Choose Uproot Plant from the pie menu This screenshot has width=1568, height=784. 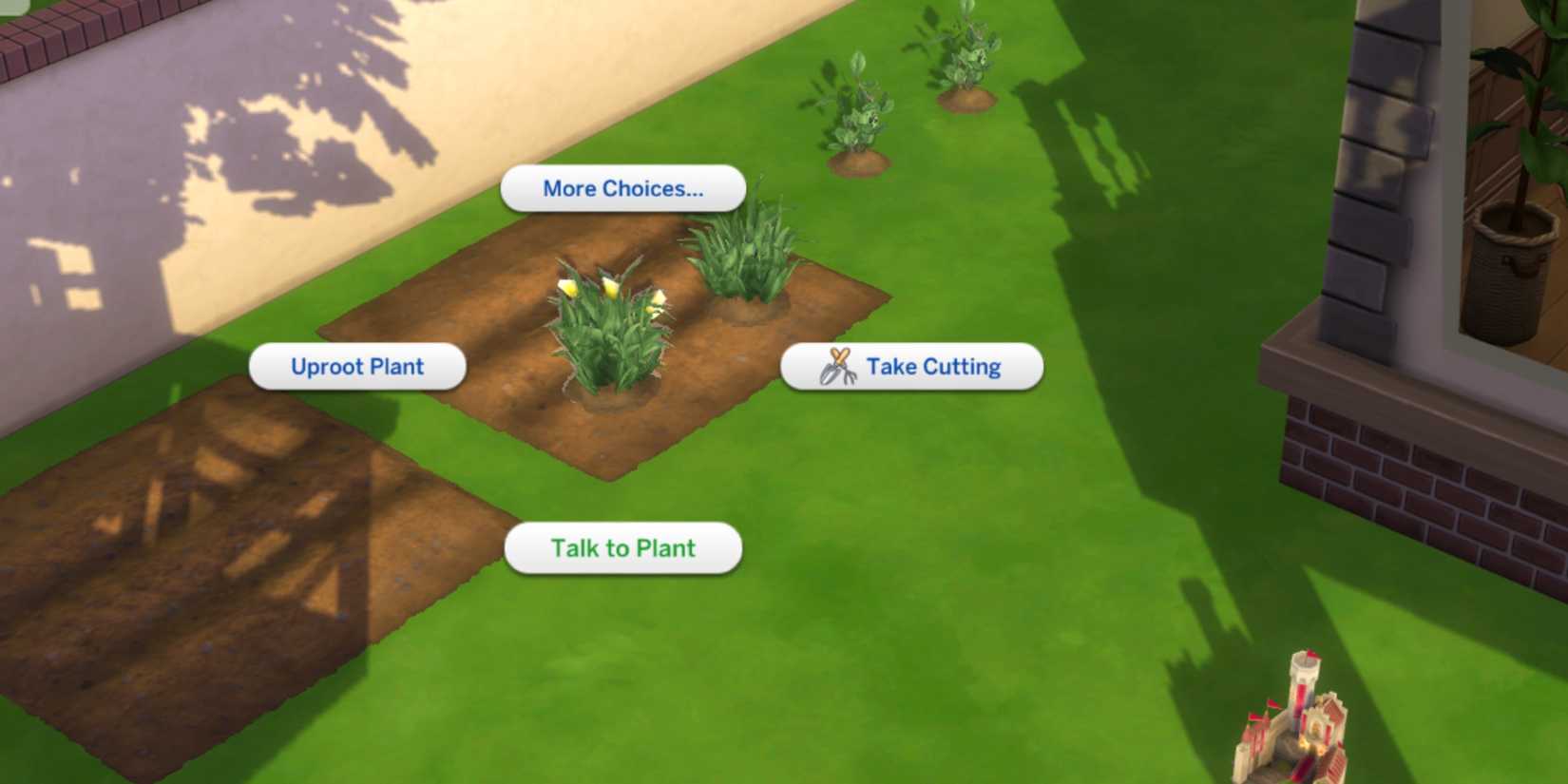pos(357,366)
